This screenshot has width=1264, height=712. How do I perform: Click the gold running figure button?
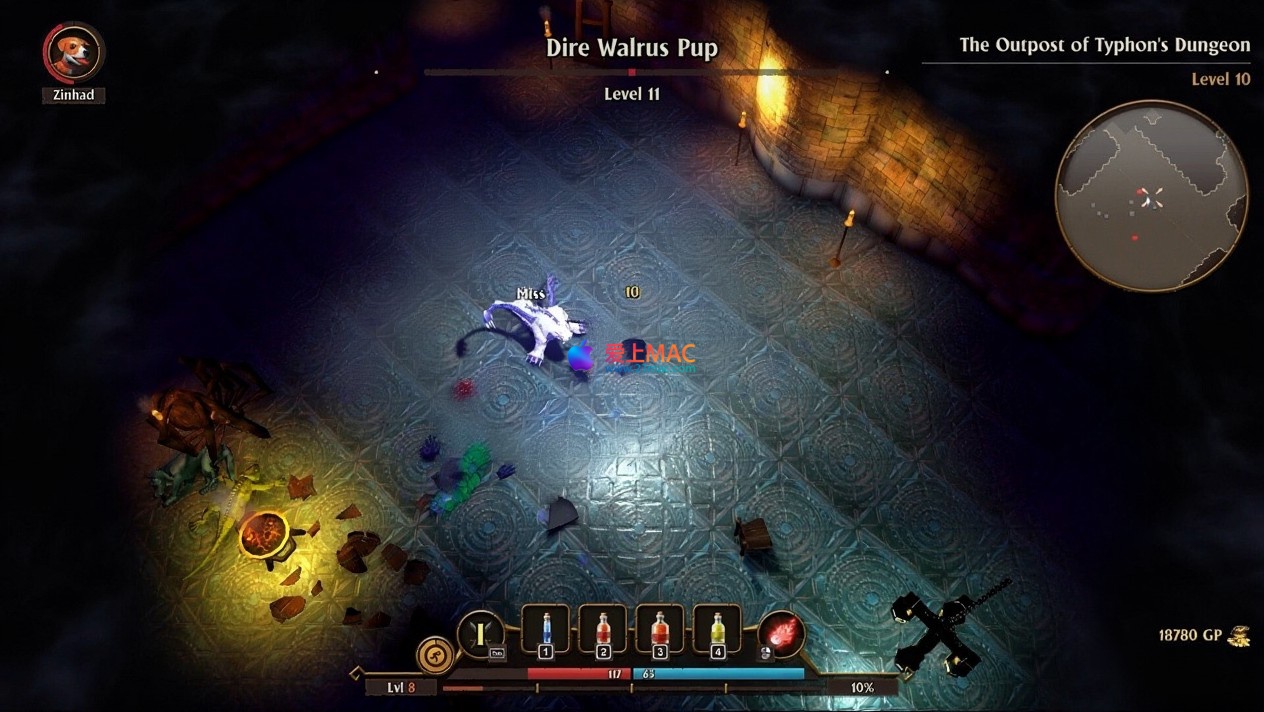pyautogui.click(x=436, y=656)
